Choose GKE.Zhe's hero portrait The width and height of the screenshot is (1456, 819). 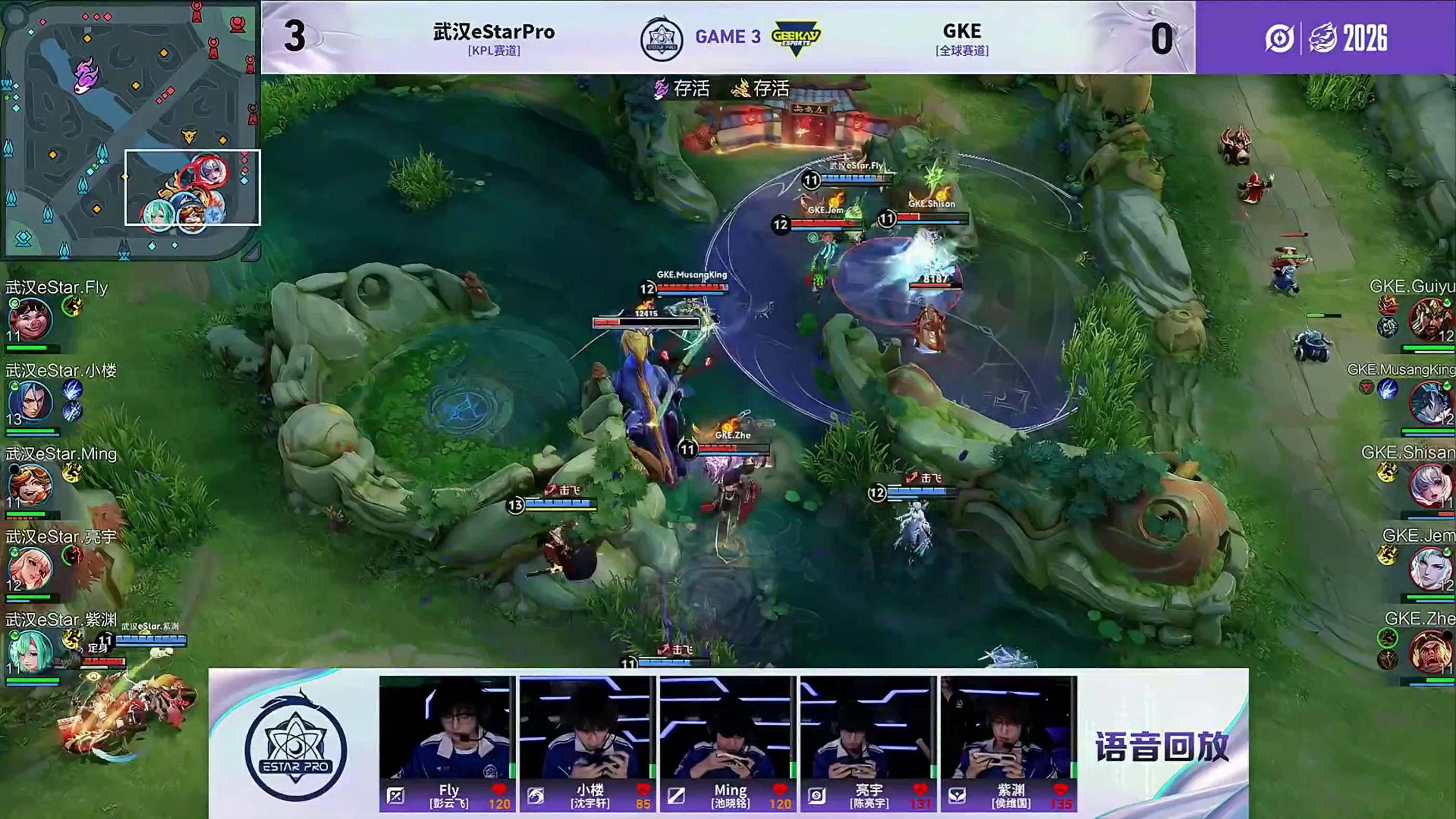1431,651
